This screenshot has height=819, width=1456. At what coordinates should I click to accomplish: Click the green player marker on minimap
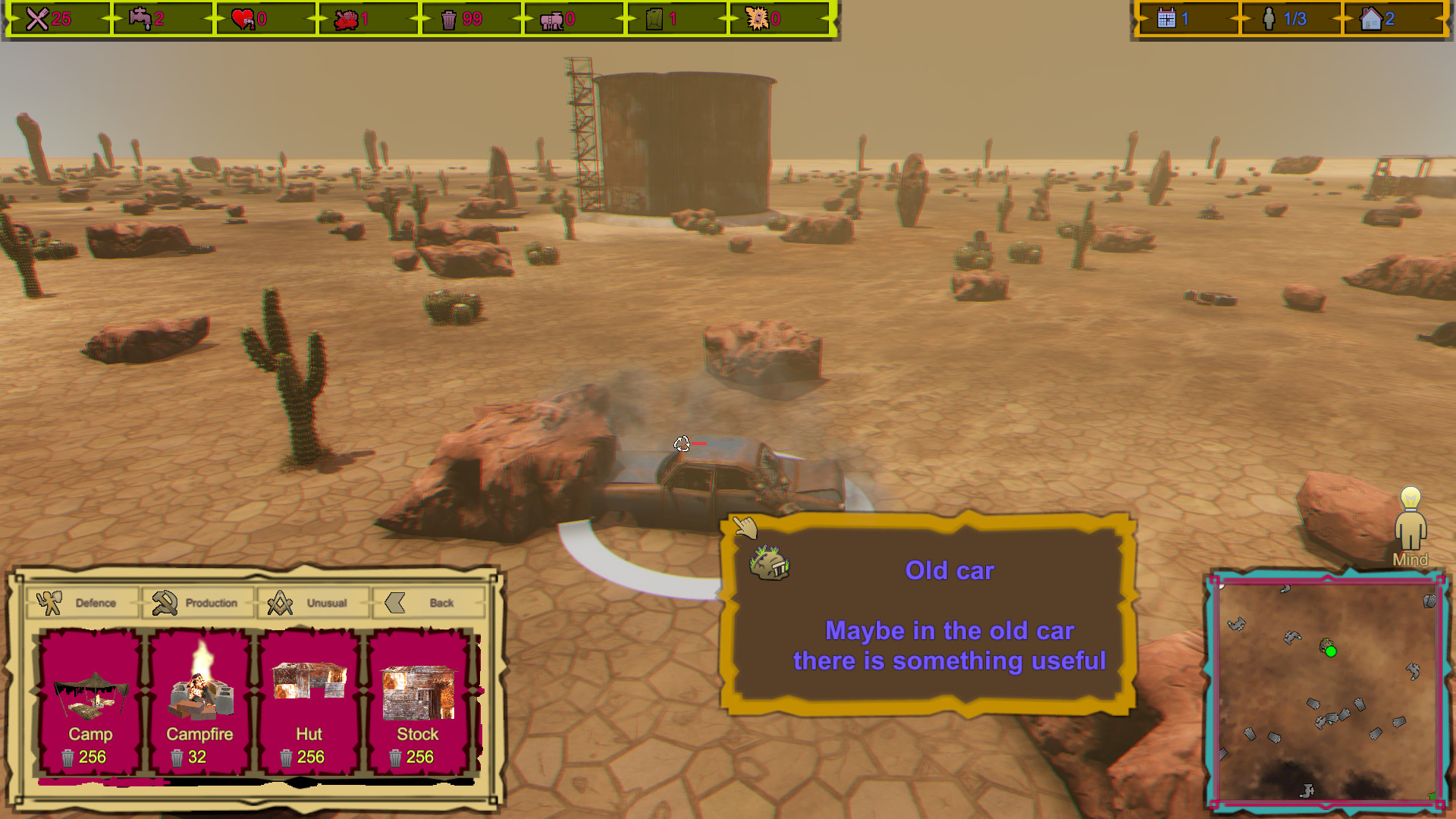[x=1330, y=651]
